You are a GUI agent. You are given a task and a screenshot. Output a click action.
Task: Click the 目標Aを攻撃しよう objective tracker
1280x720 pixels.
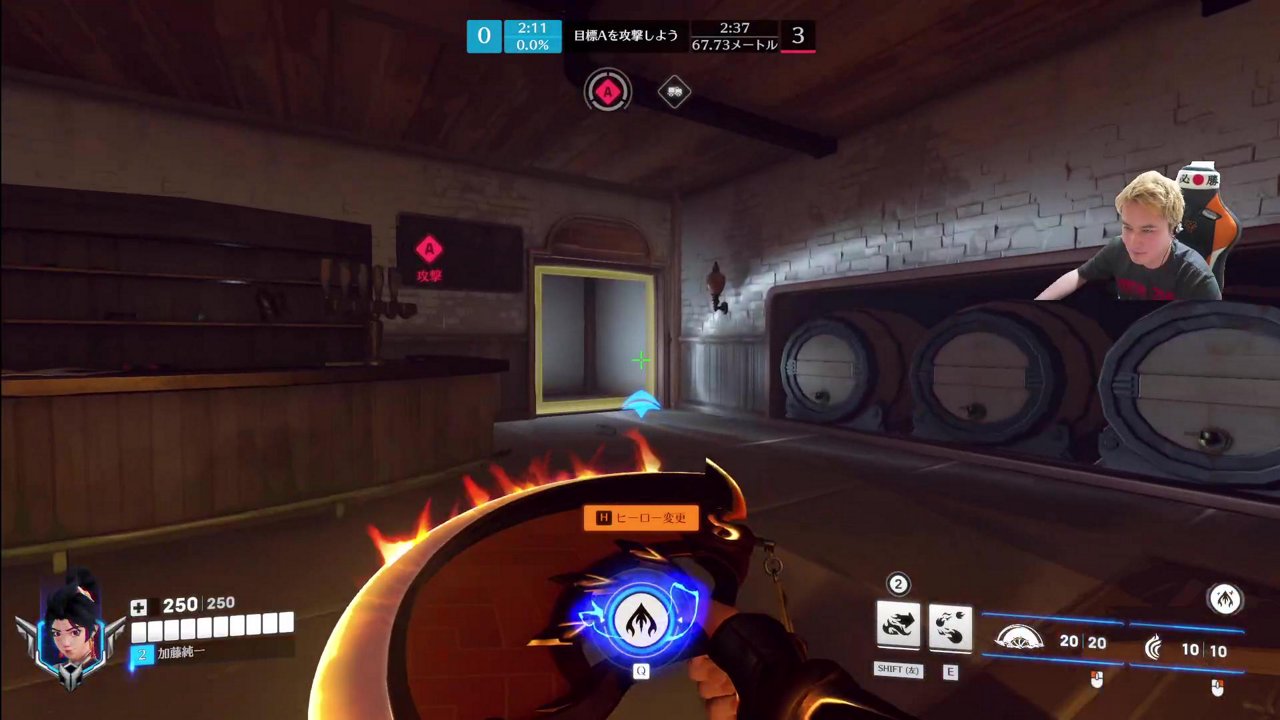tap(625, 36)
